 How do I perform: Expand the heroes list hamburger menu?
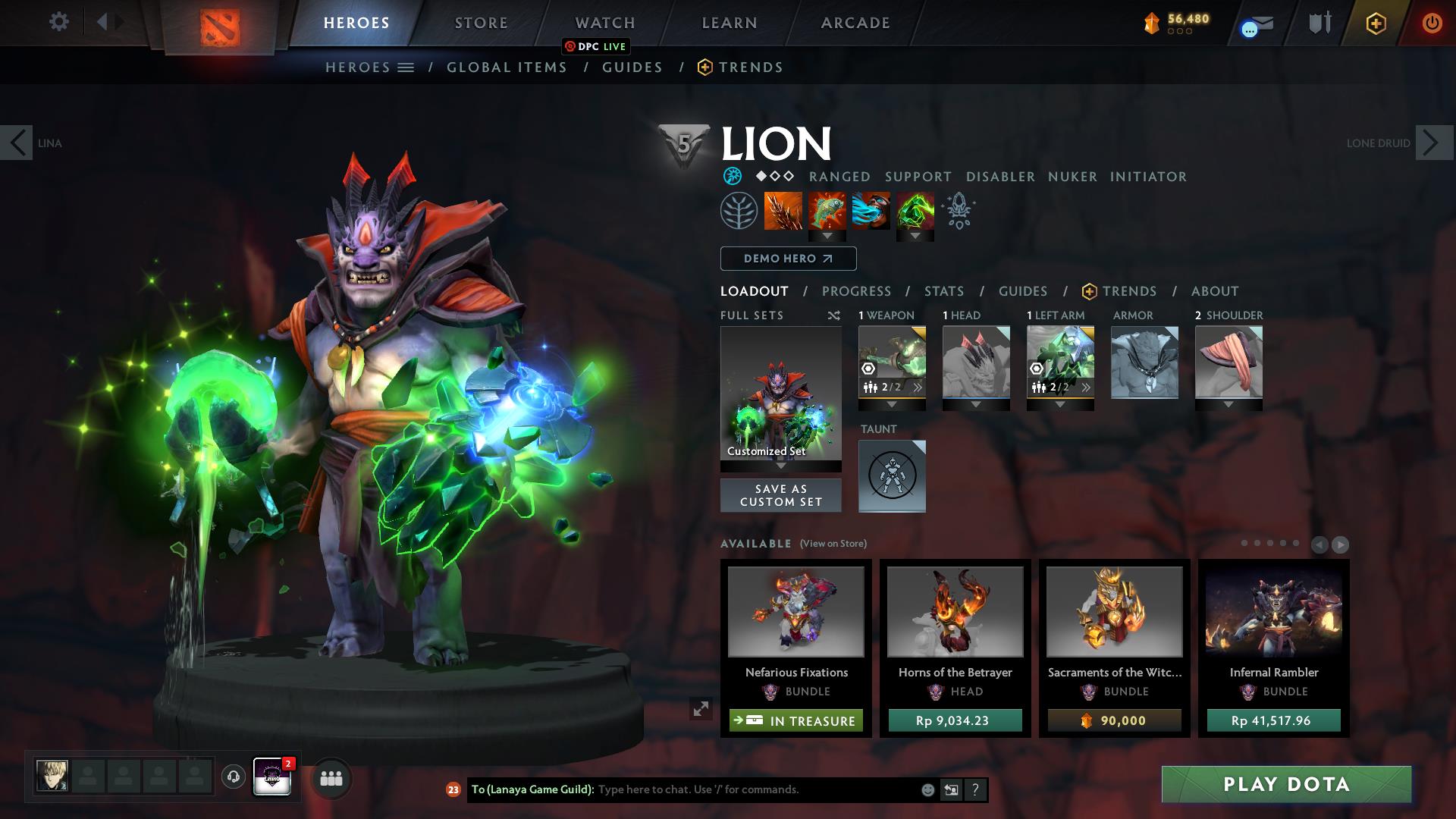(x=404, y=67)
